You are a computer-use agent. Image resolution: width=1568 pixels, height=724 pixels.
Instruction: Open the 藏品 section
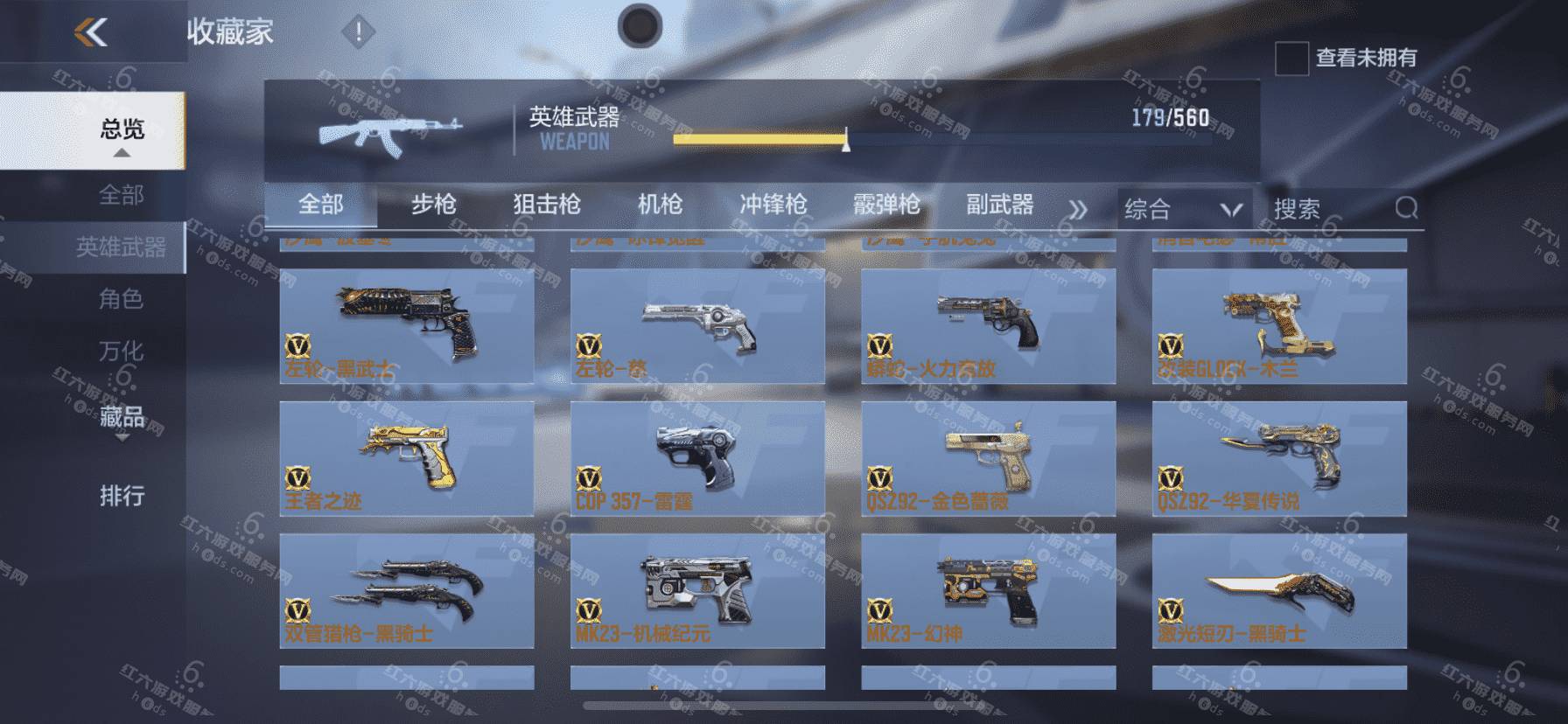122,416
